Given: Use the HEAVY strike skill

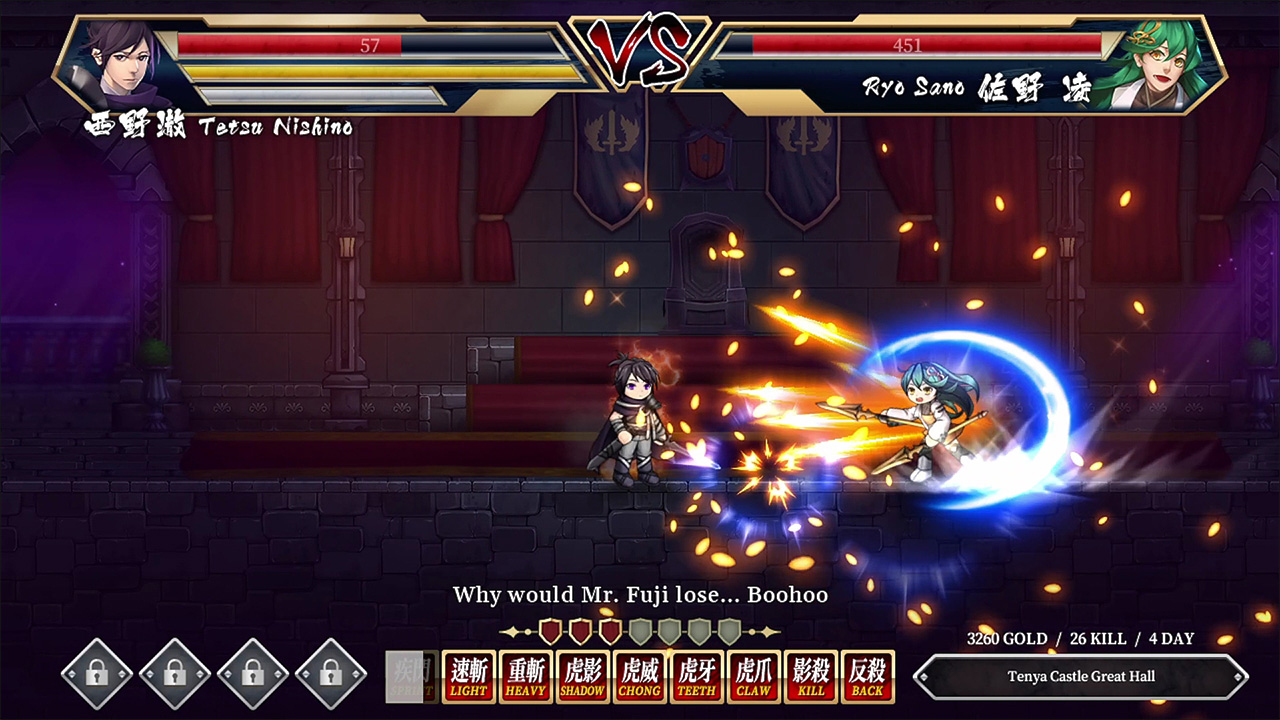Looking at the screenshot, I should click(524, 676).
